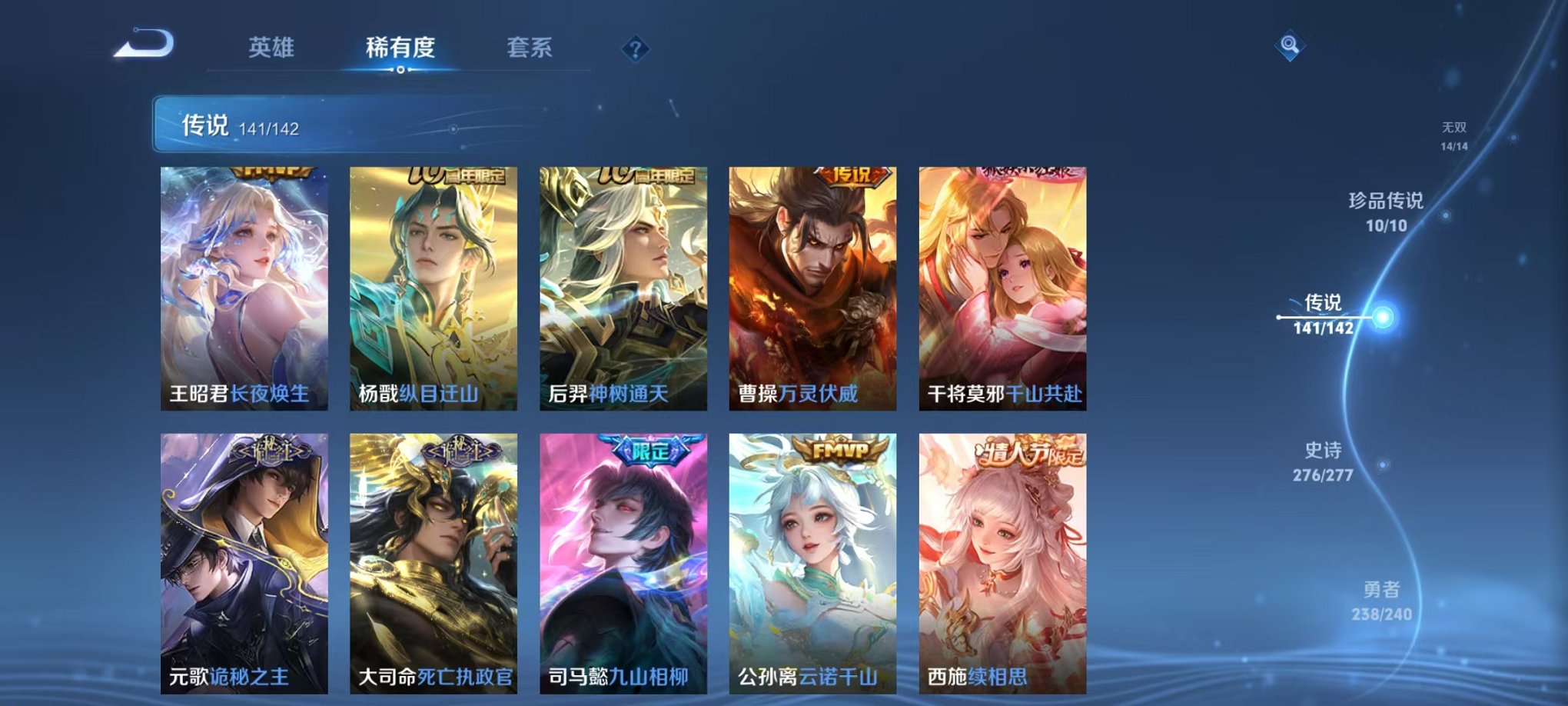Image resolution: width=1568 pixels, height=706 pixels.
Task: Switch to the 英雄 tab
Action: [x=273, y=48]
